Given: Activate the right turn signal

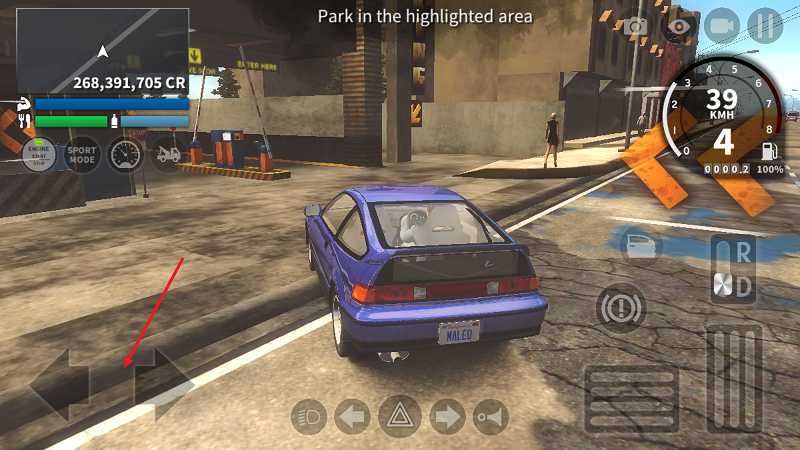Looking at the screenshot, I should tap(446, 416).
